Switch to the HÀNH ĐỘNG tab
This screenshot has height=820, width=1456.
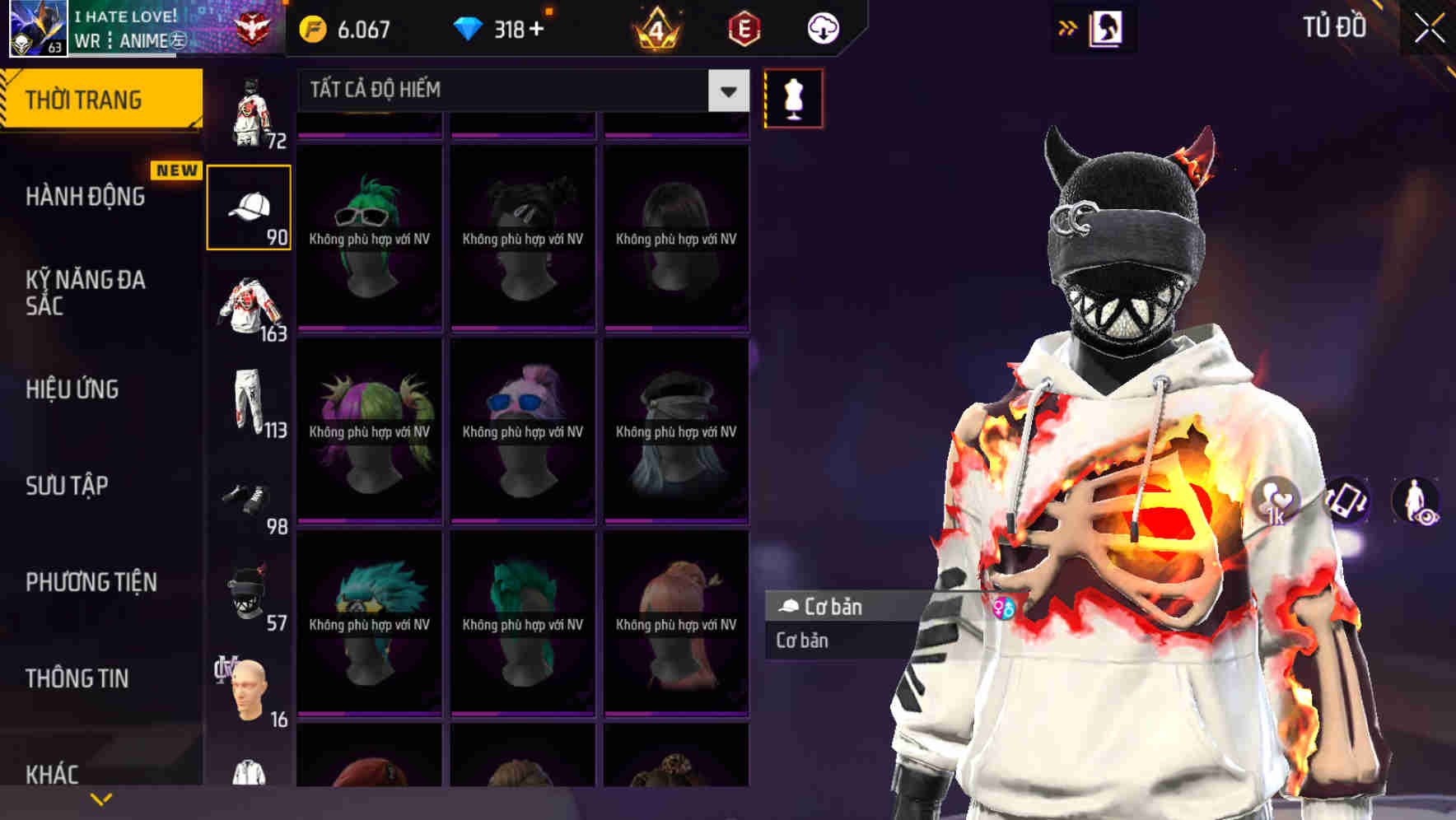click(86, 196)
